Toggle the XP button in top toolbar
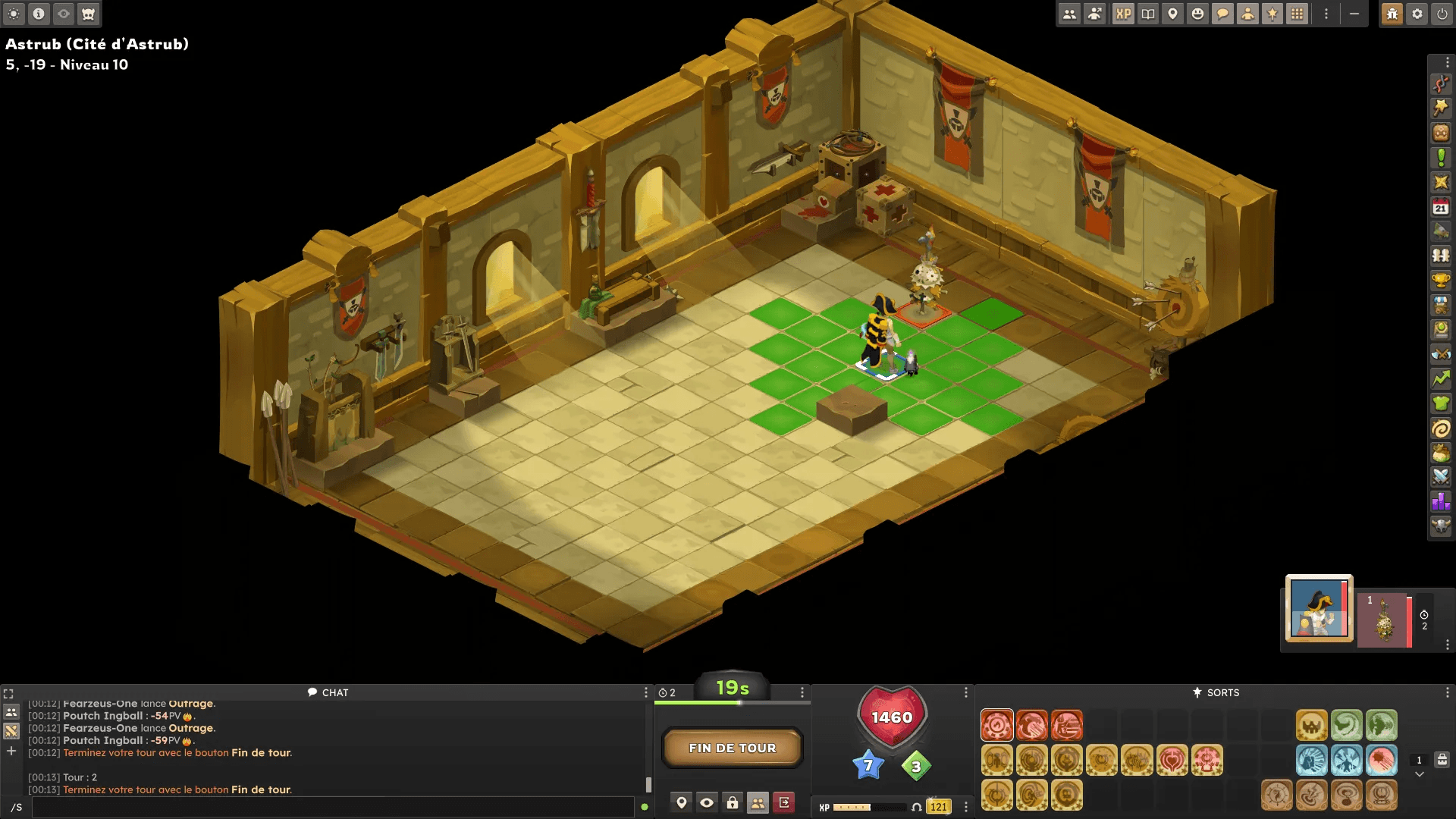 click(1123, 14)
